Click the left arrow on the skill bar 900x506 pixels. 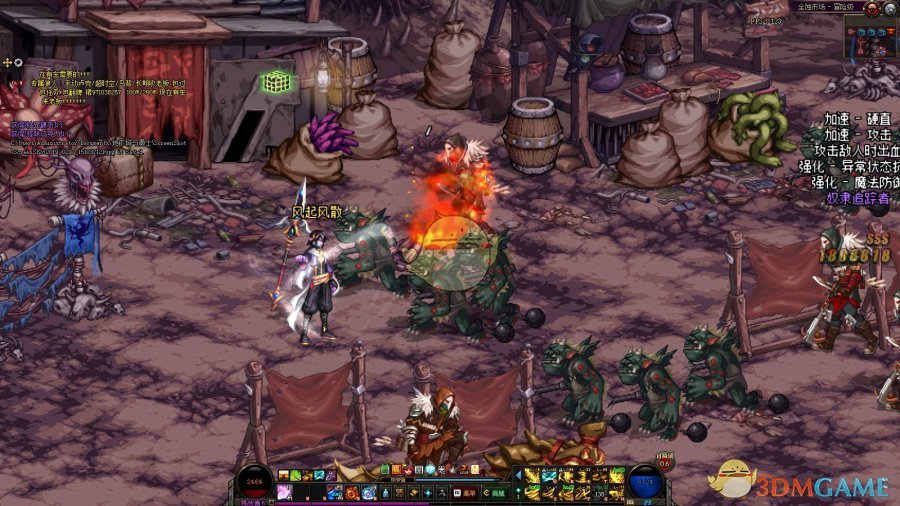pyautogui.click(x=518, y=475)
